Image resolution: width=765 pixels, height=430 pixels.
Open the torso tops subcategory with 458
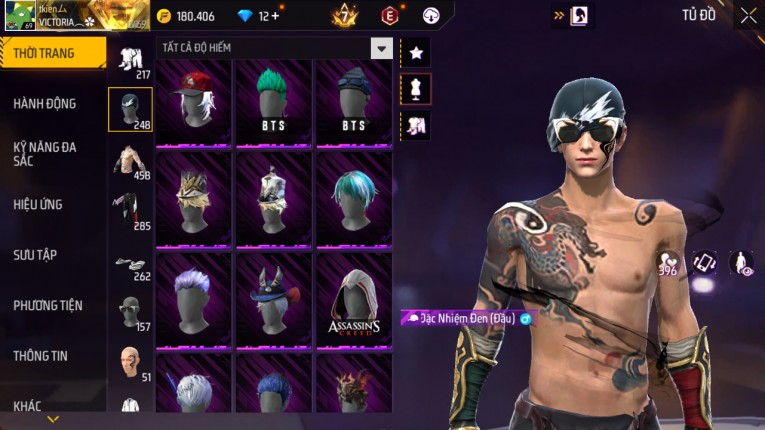point(130,161)
